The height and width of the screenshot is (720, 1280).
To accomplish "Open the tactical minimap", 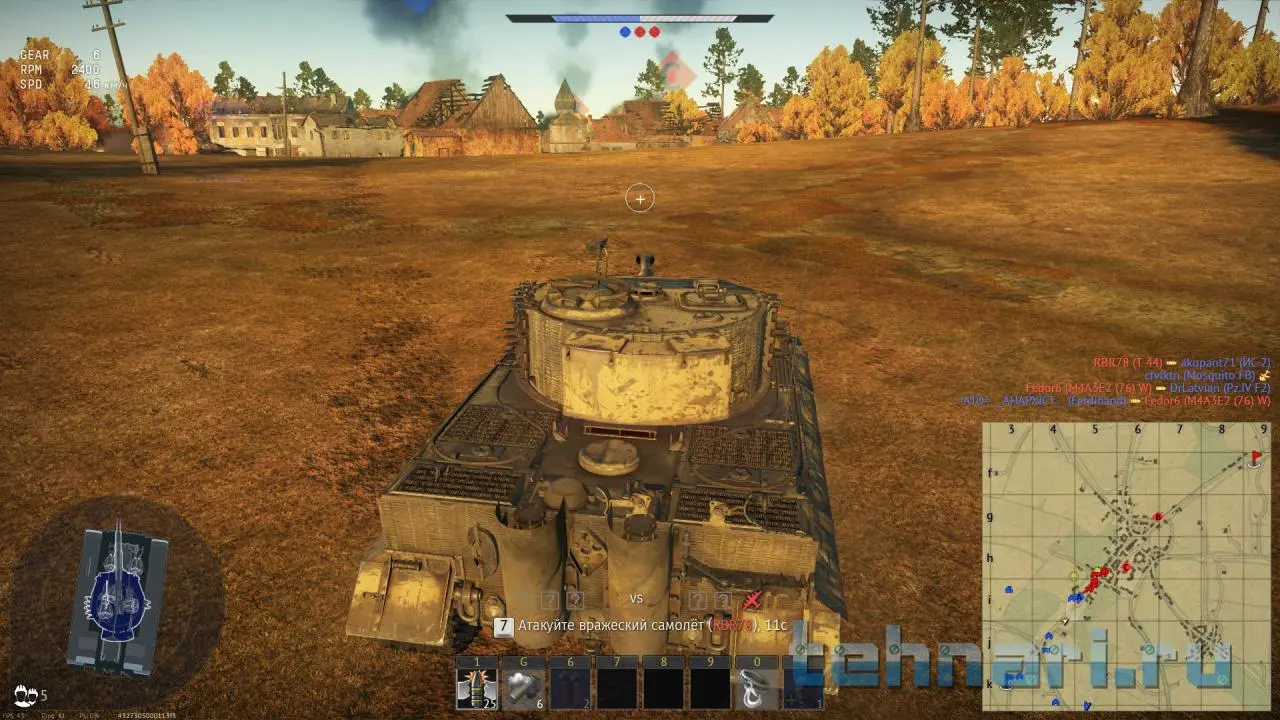I will point(1126,566).
